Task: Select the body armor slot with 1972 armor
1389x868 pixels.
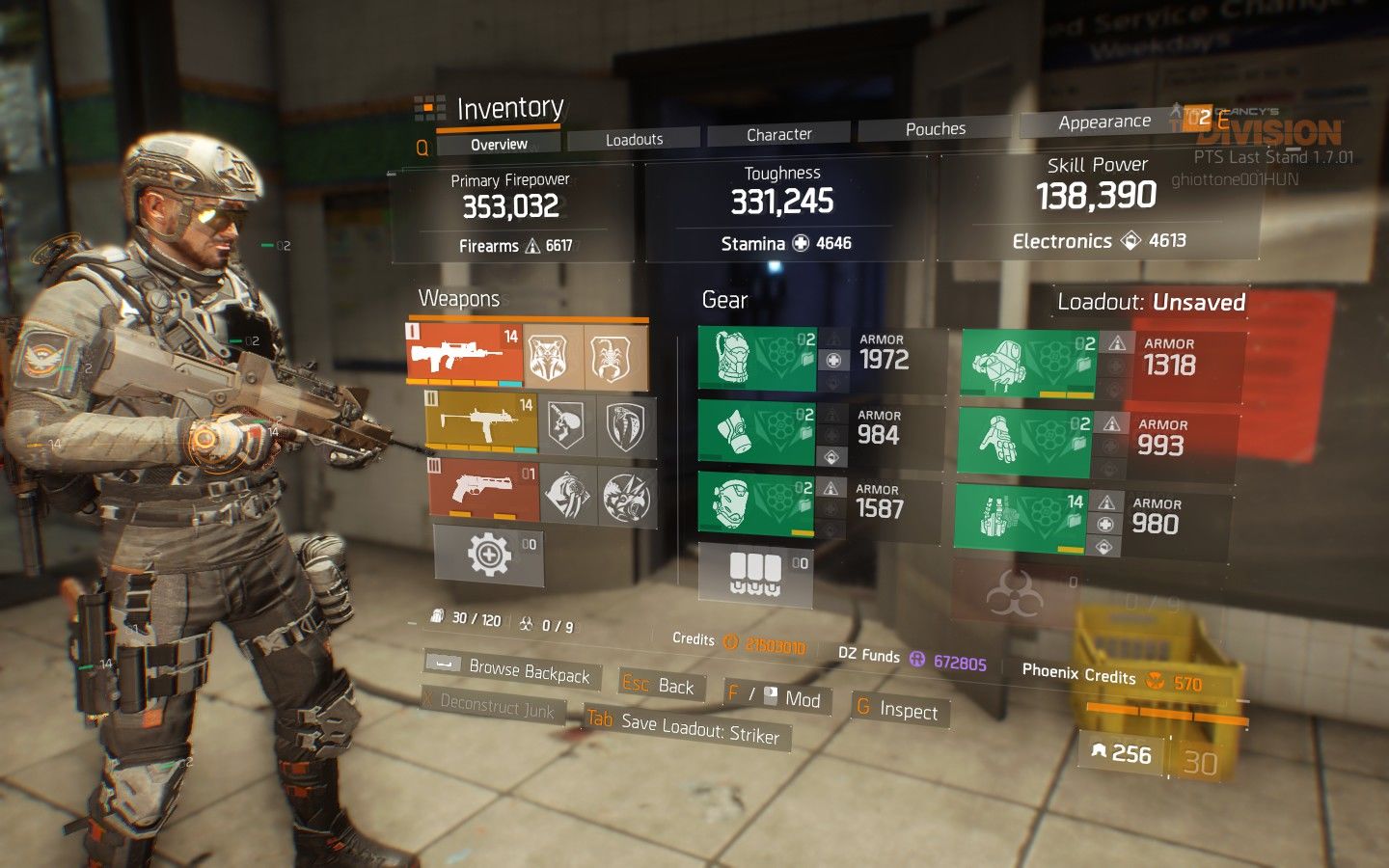Action: (x=757, y=359)
